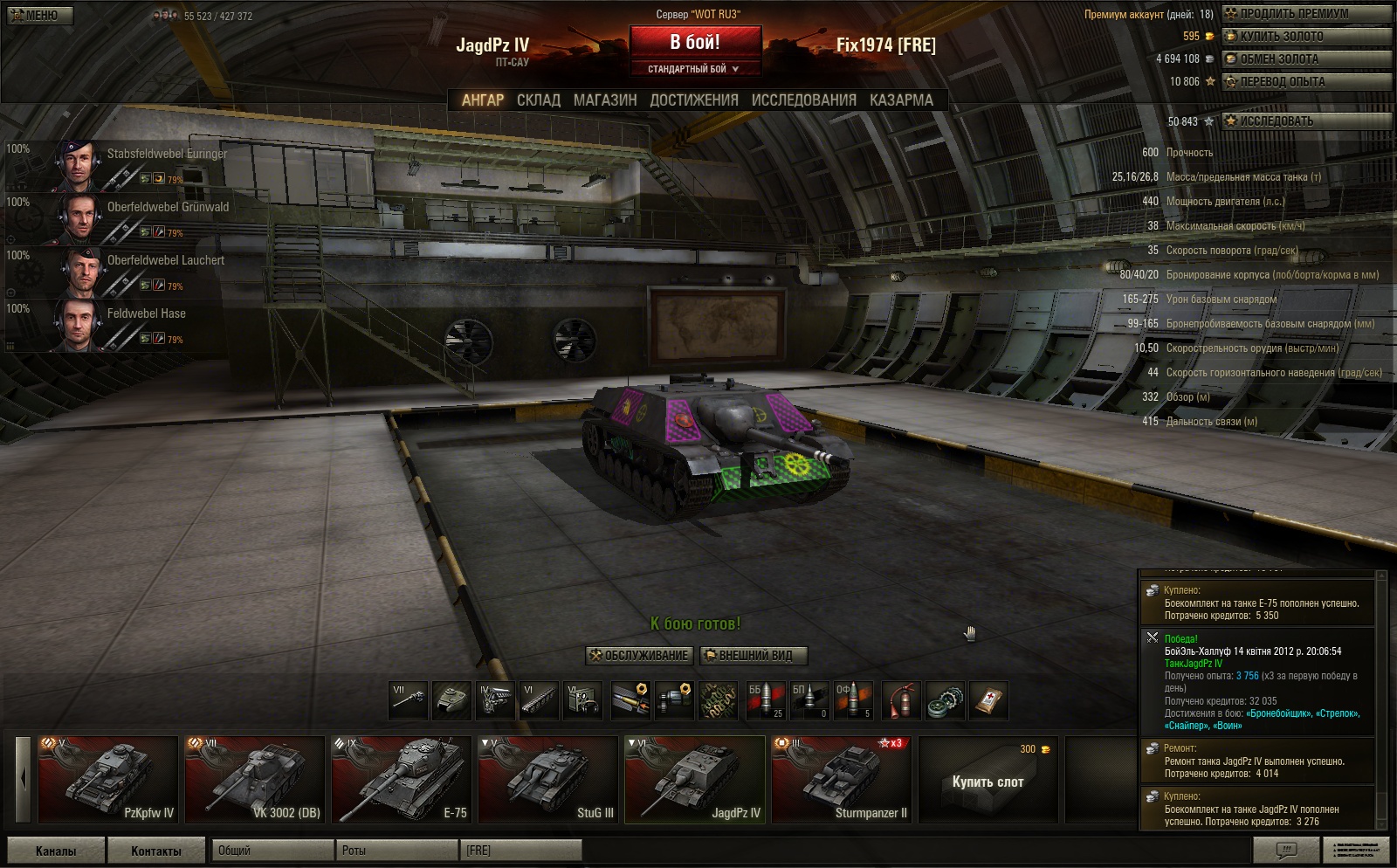Open the МАГАЗИН tab
The height and width of the screenshot is (868, 1397).
(605, 100)
